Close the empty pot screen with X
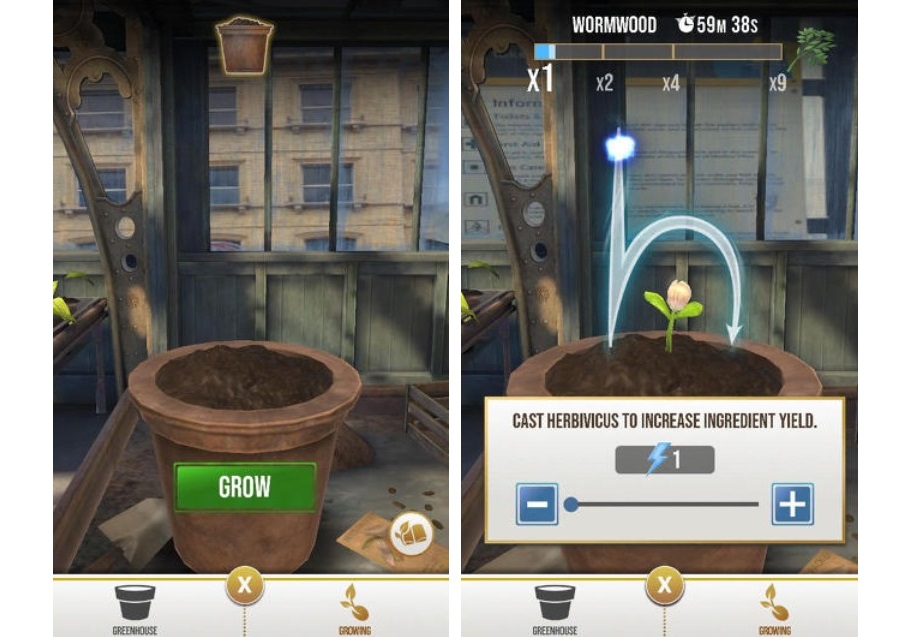 pyautogui.click(x=245, y=584)
